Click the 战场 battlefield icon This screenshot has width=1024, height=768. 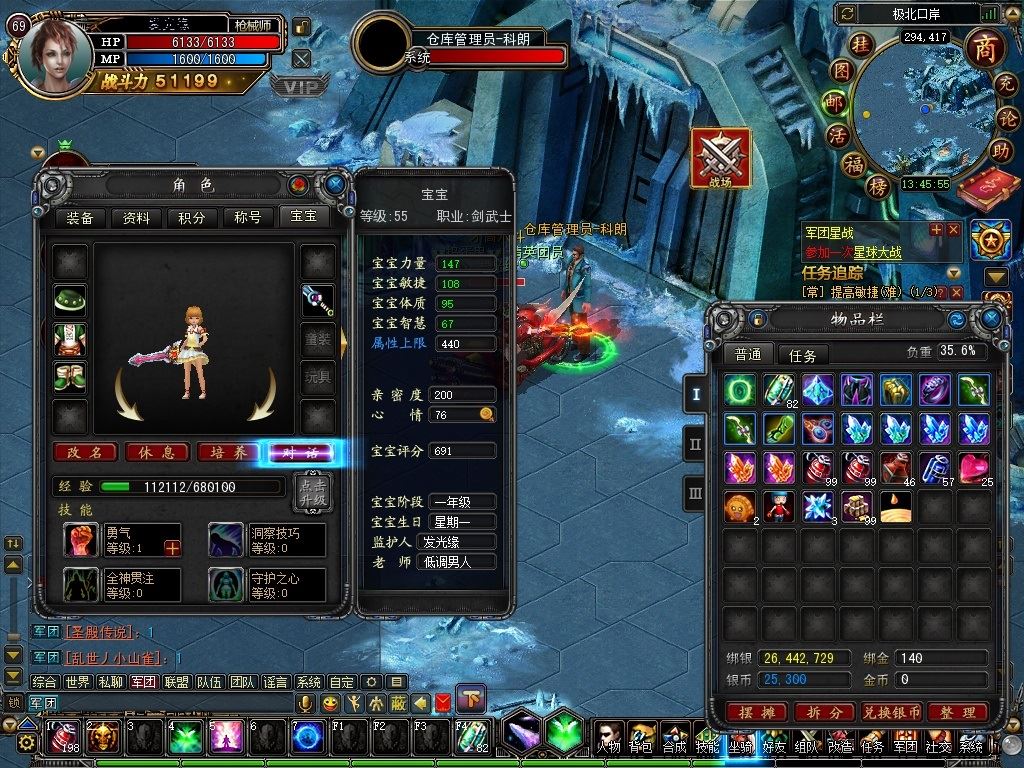pos(720,158)
